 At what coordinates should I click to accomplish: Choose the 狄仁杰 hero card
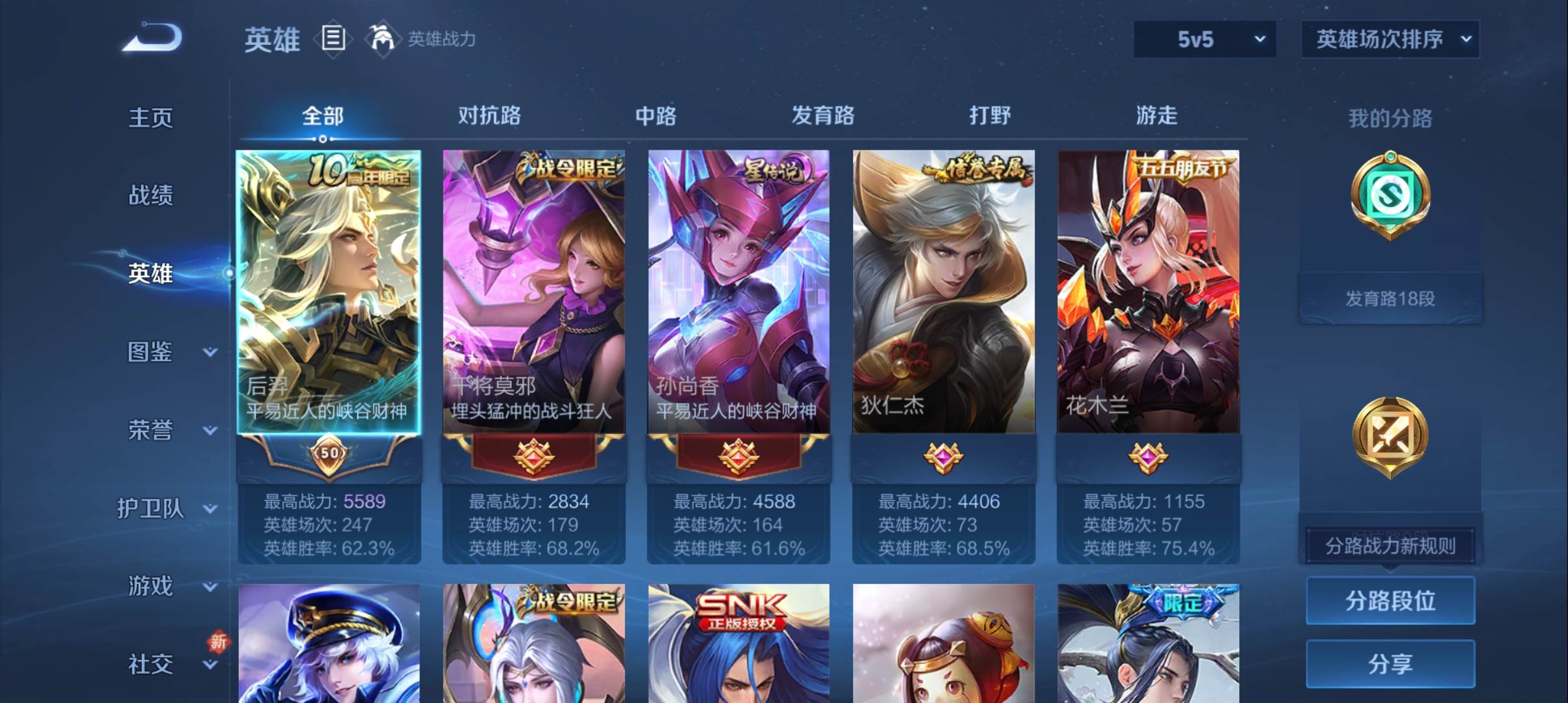pyautogui.click(x=944, y=293)
